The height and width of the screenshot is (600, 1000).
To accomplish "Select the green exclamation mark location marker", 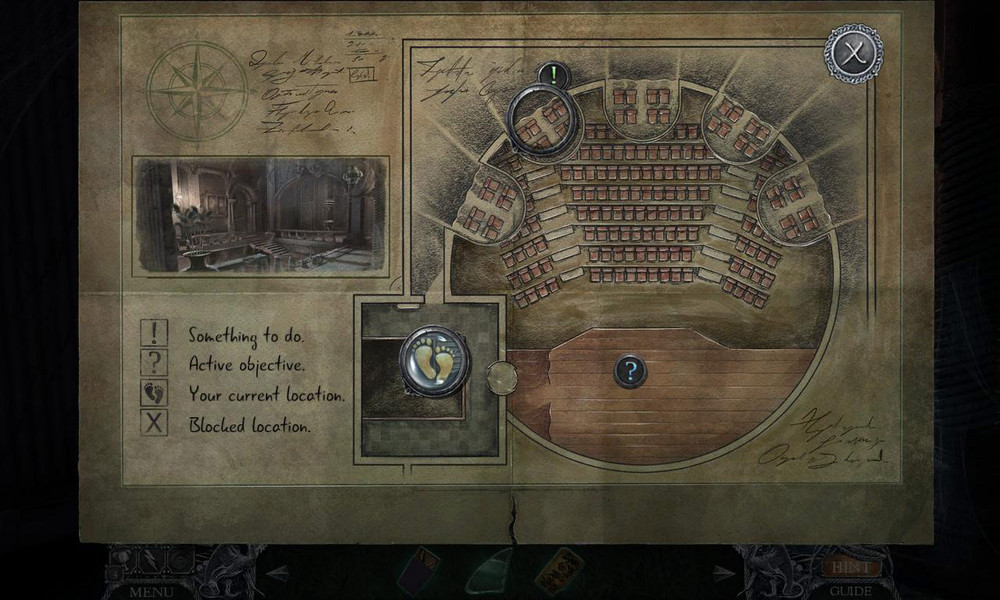I will 552,74.
